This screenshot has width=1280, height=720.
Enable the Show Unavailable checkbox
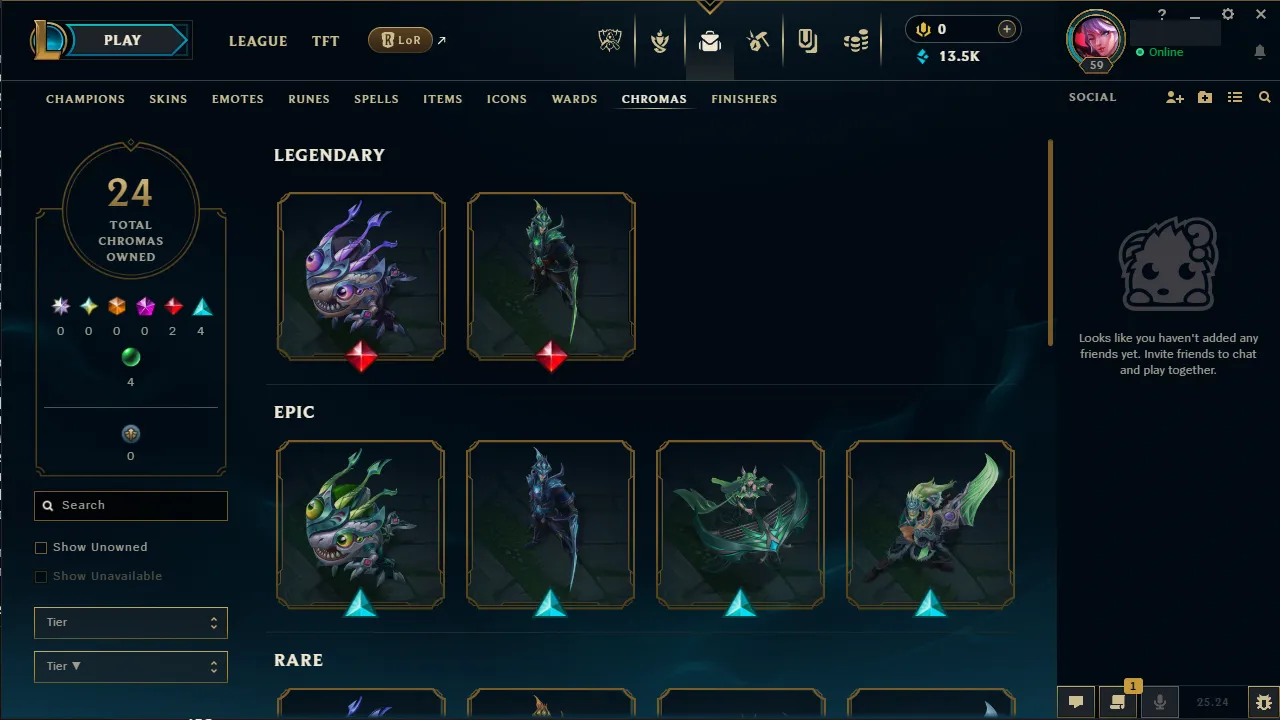click(x=41, y=576)
